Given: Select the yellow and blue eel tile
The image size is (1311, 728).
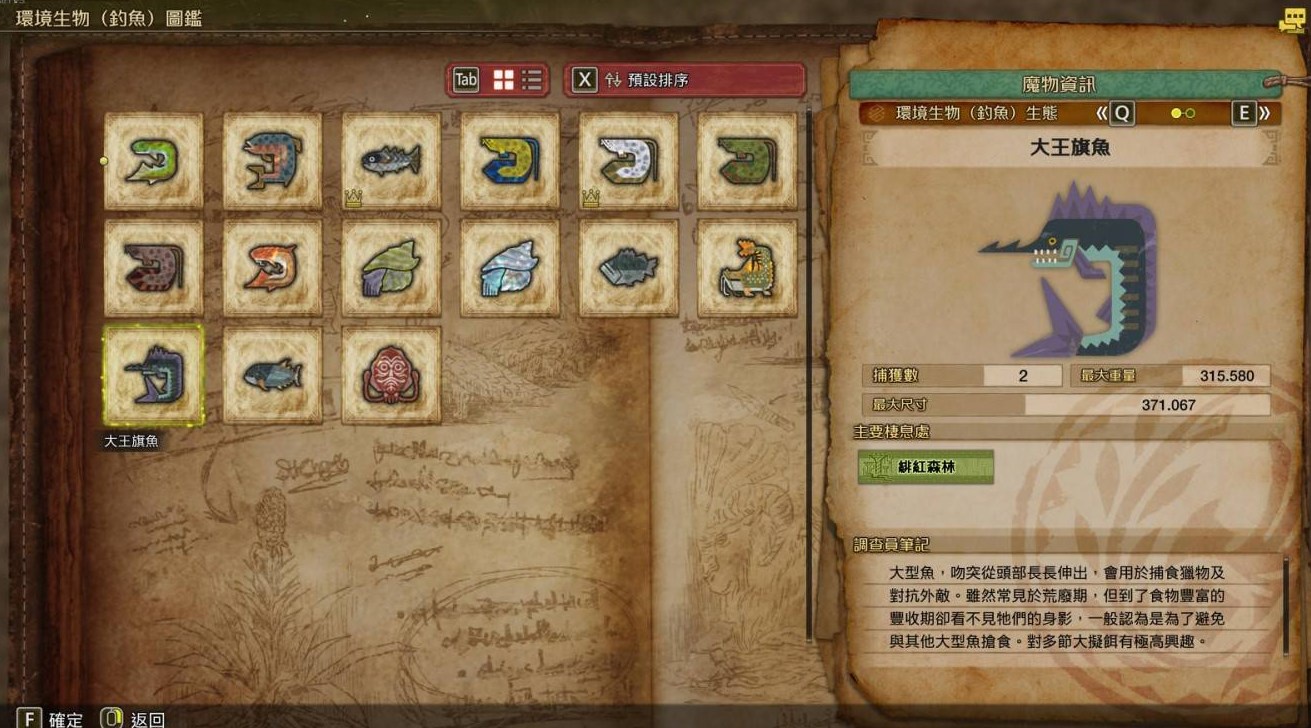Looking at the screenshot, I should (x=510, y=161).
